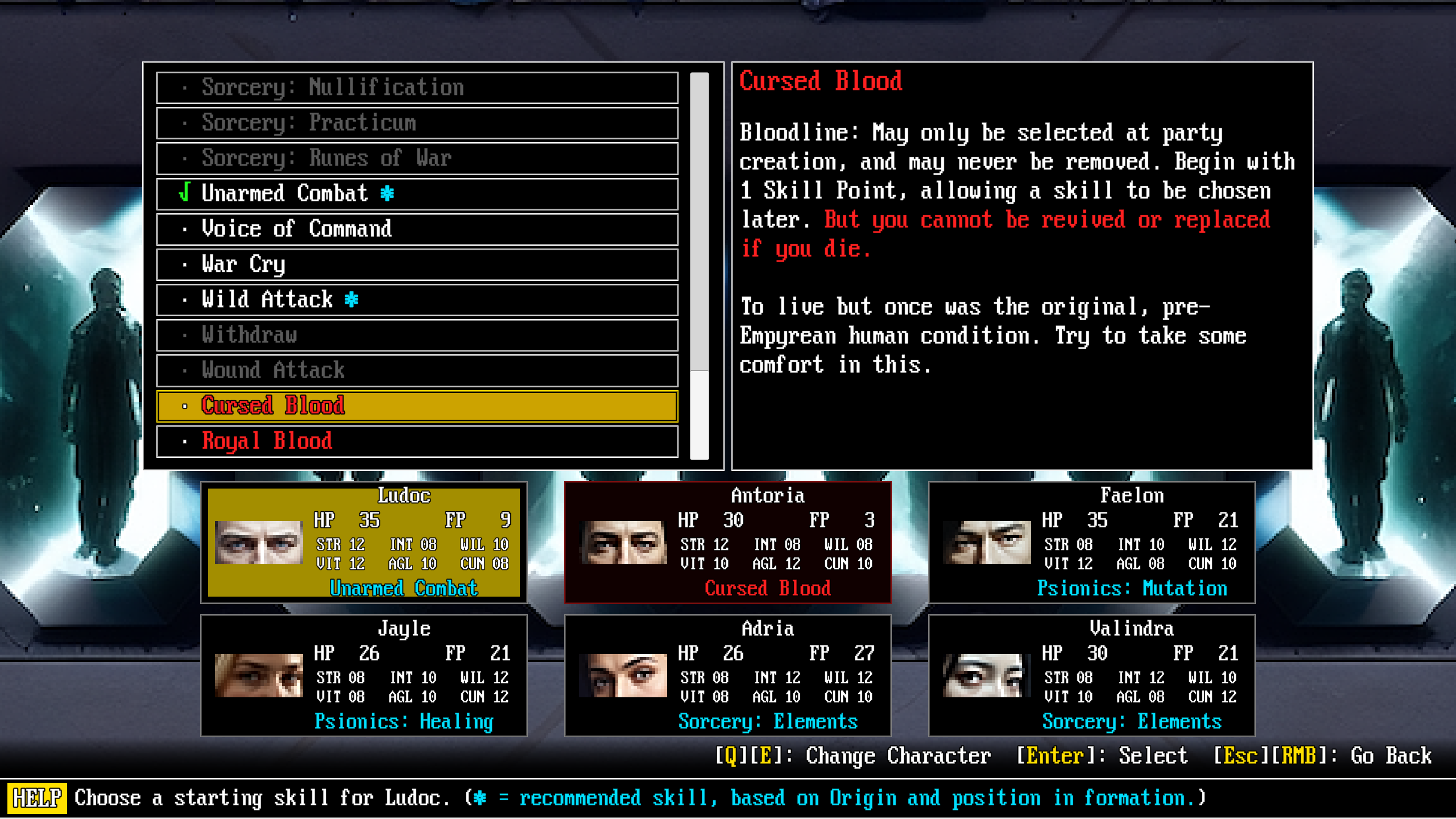
Task: Select the Royal Blood bloodline
Action: coord(417,441)
